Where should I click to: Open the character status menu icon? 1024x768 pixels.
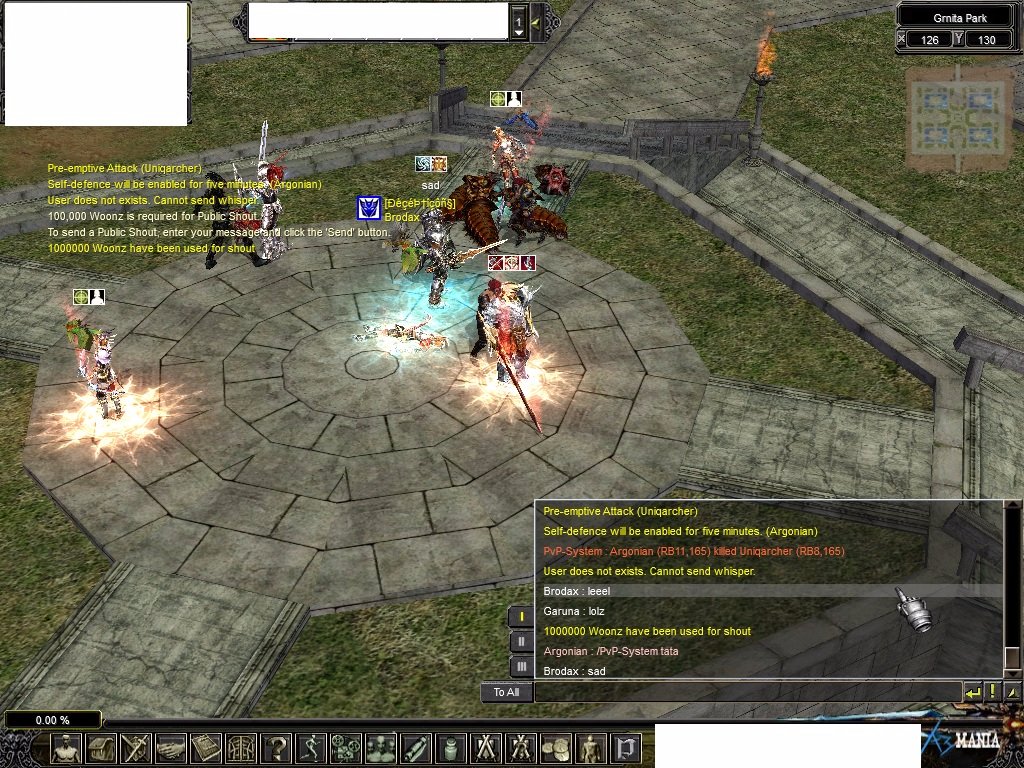point(66,747)
